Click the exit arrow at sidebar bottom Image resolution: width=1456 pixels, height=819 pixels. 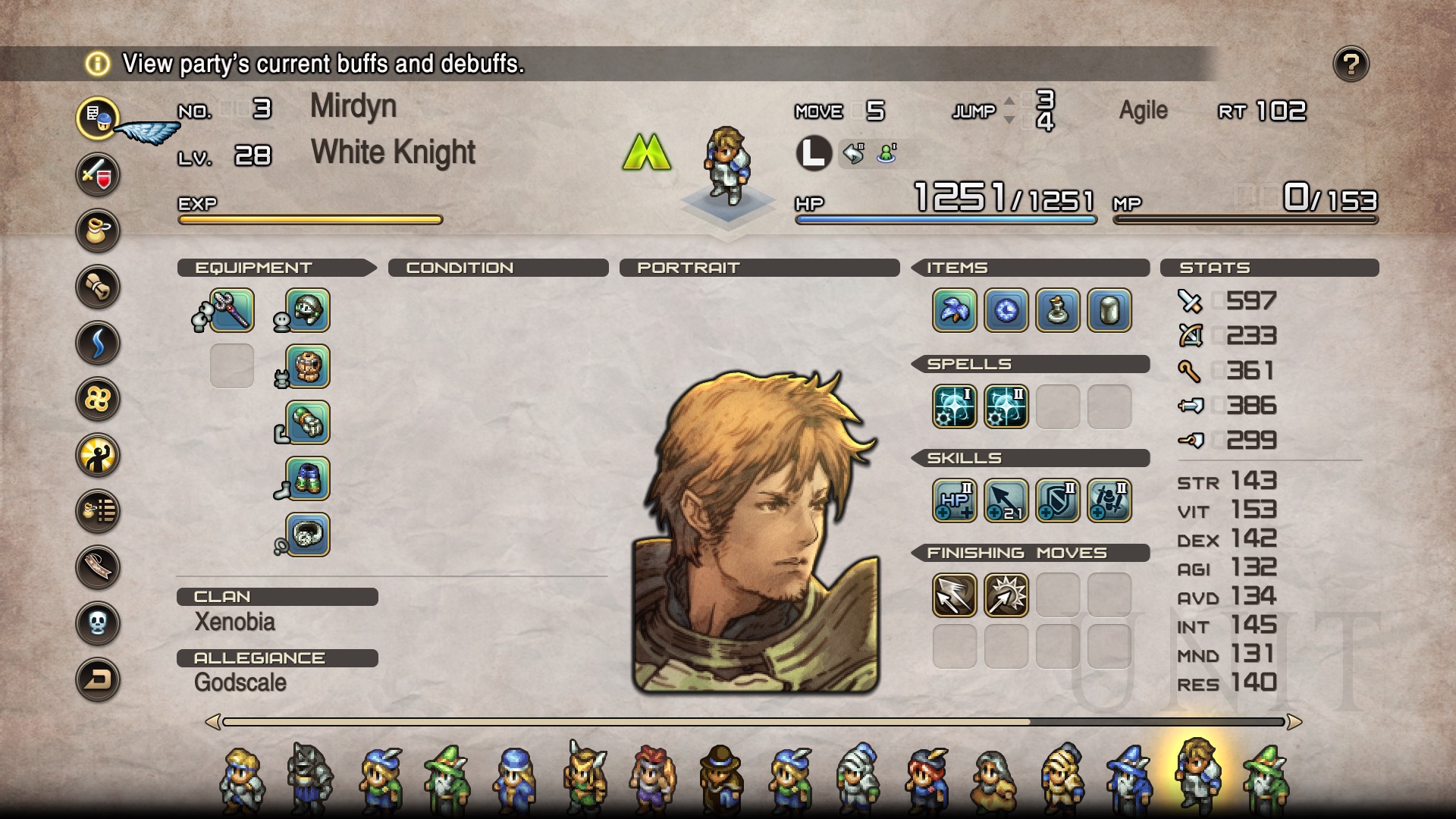coord(98,679)
